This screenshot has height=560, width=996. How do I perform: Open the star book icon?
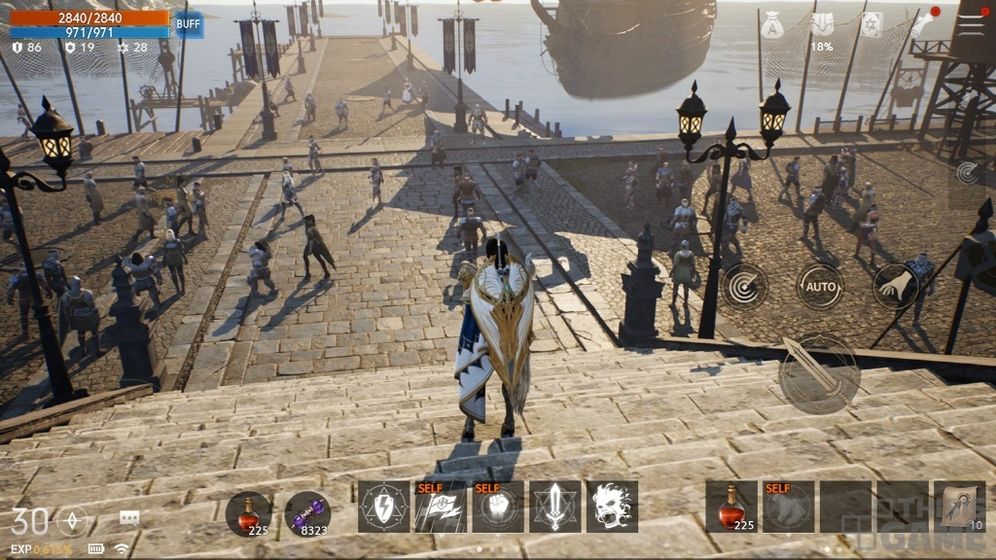coord(872,26)
